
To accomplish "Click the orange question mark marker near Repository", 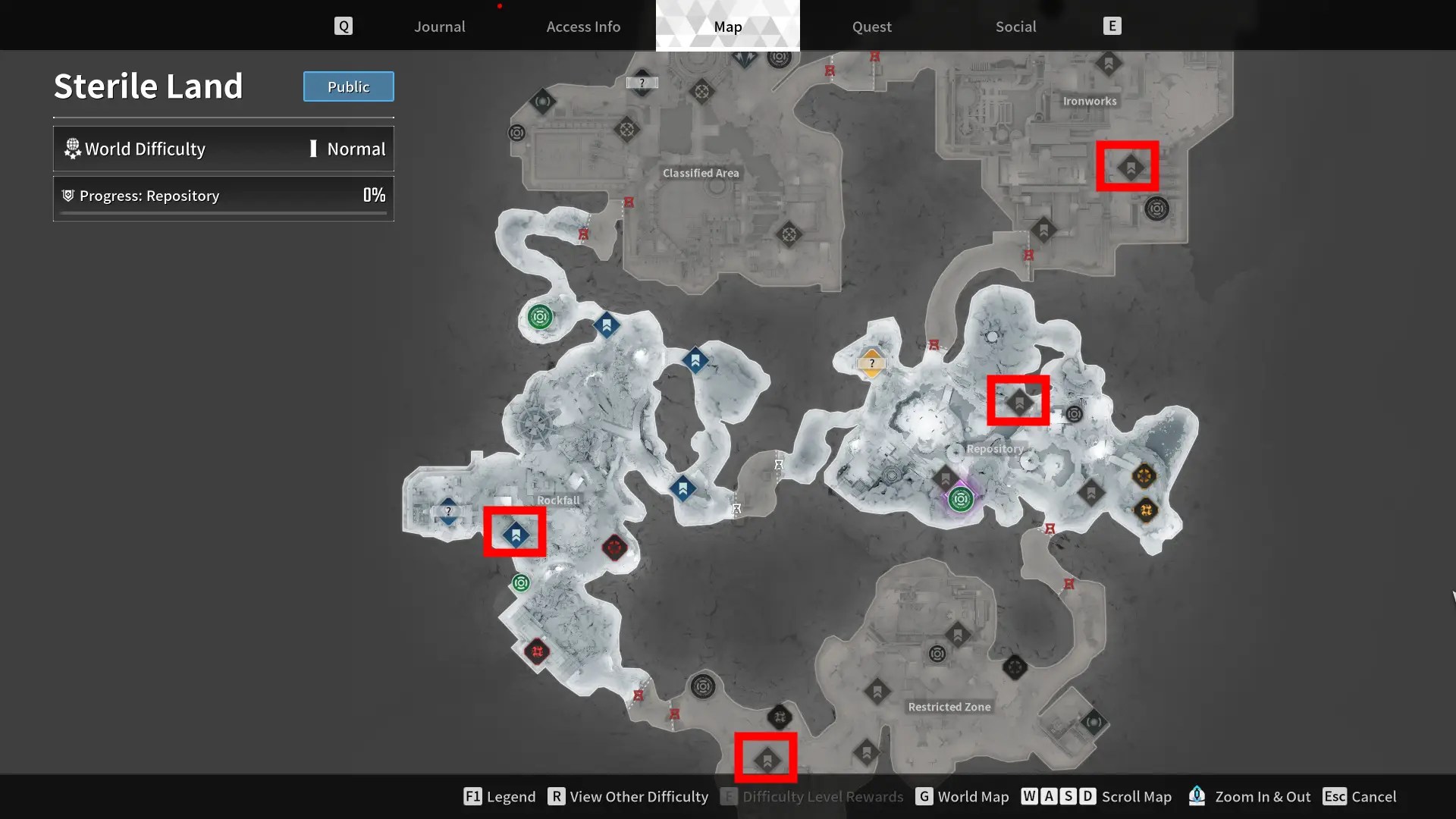I will click(871, 362).
